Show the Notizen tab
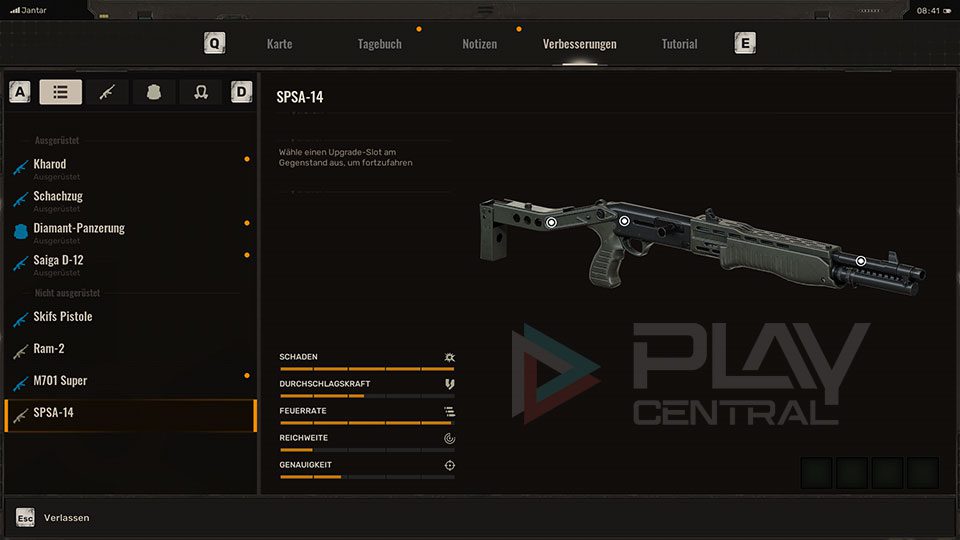The height and width of the screenshot is (540, 960). pos(479,44)
